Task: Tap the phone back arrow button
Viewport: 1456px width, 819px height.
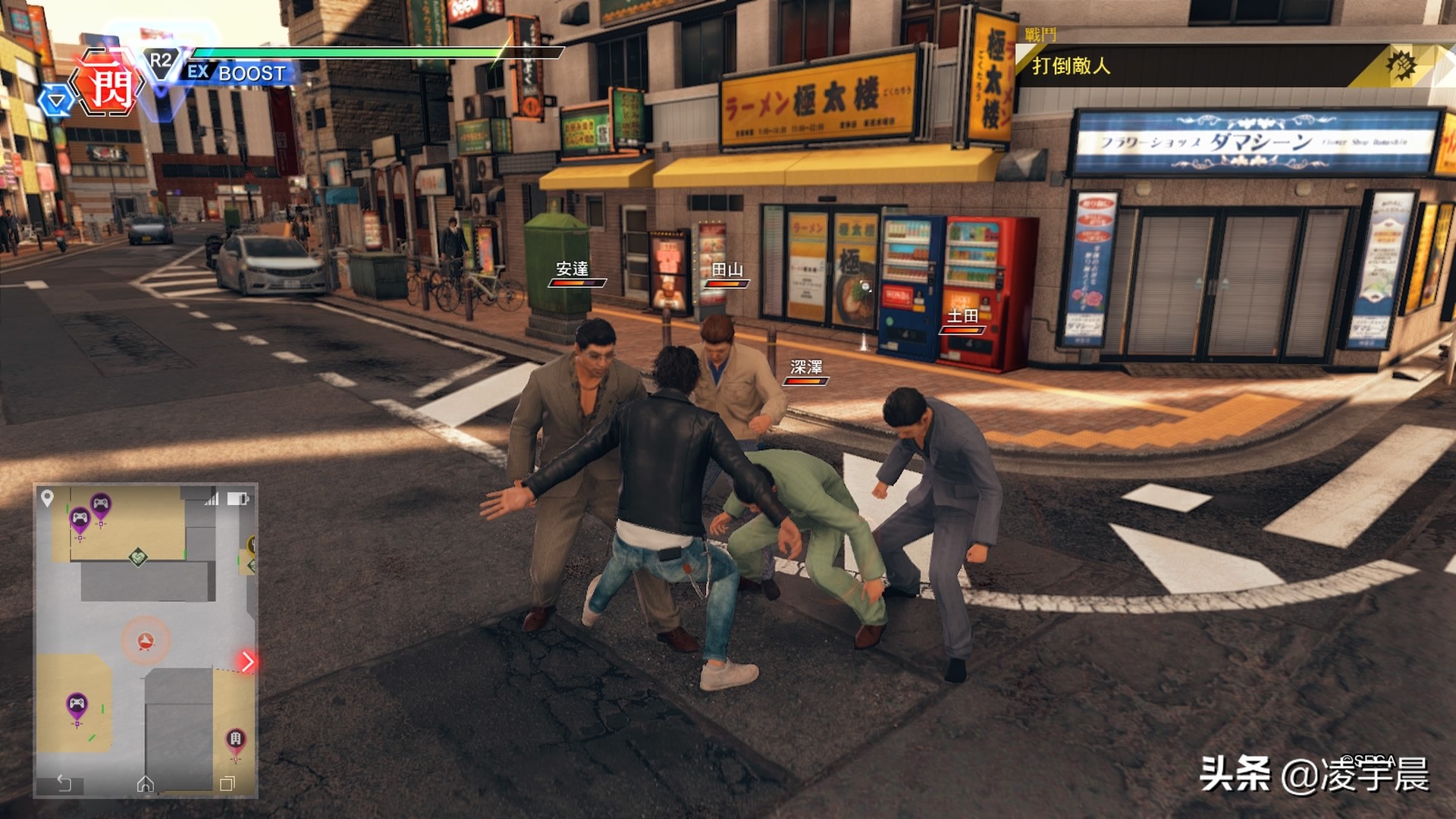Action: coord(64,783)
